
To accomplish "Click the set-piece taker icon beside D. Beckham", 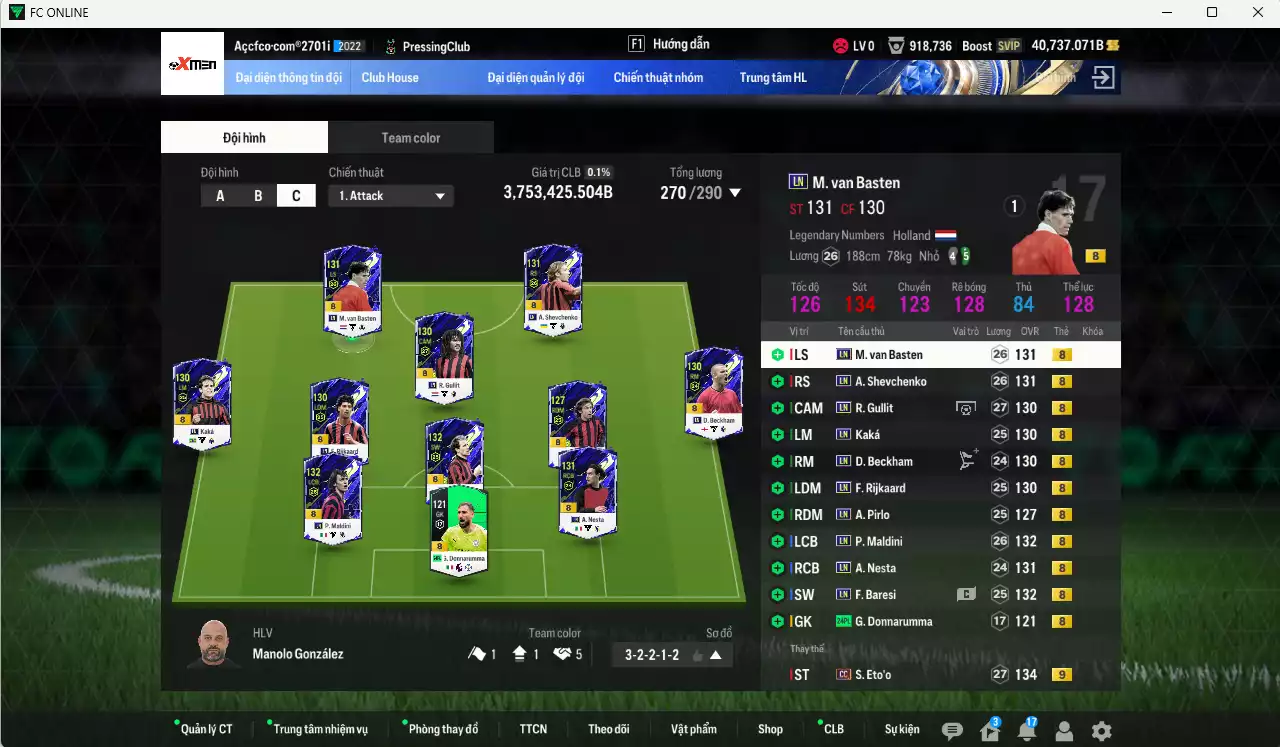I will (x=966, y=460).
